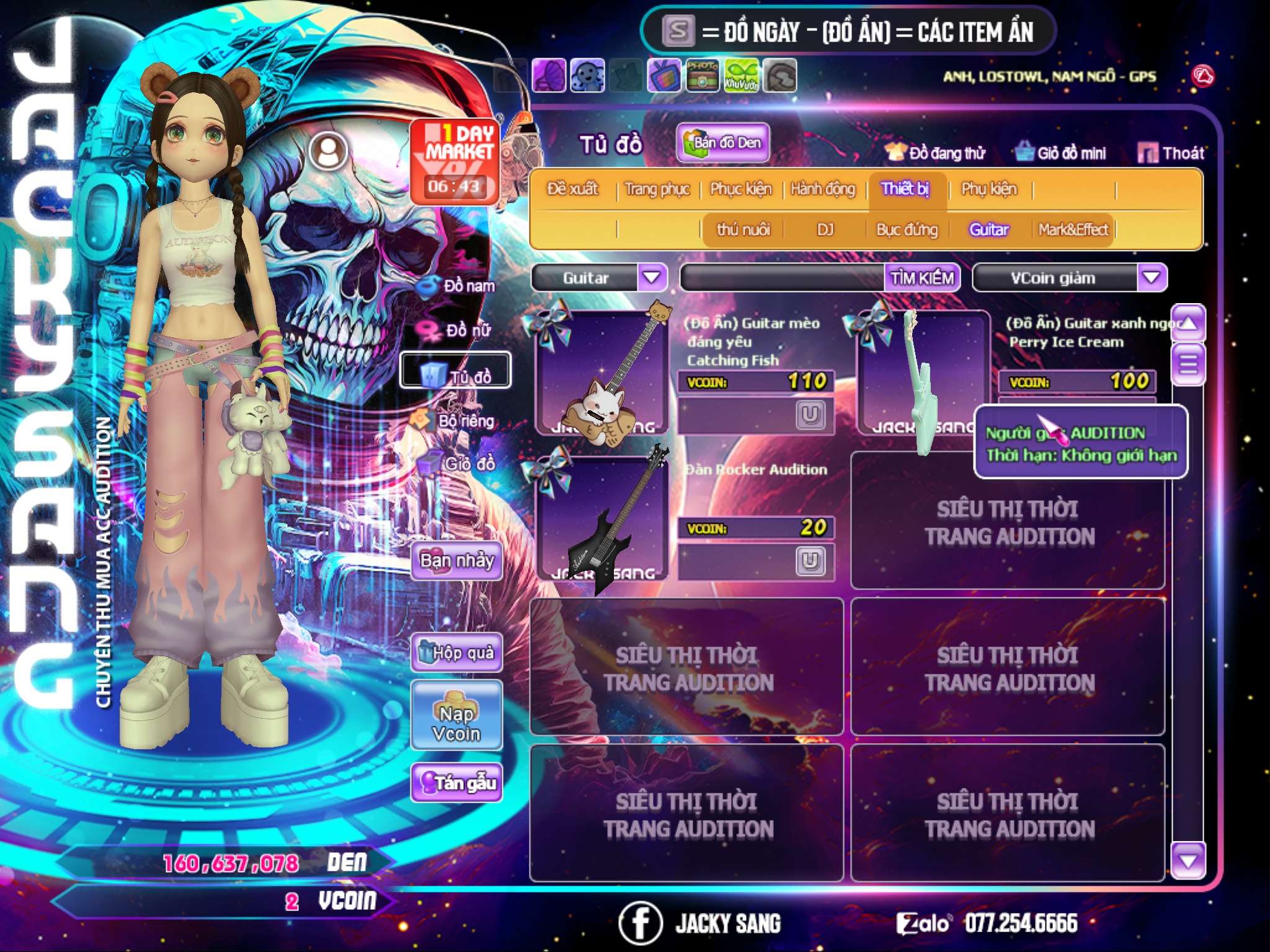
Task: Select the cat guitar Catching Fish item
Action: (x=602, y=373)
